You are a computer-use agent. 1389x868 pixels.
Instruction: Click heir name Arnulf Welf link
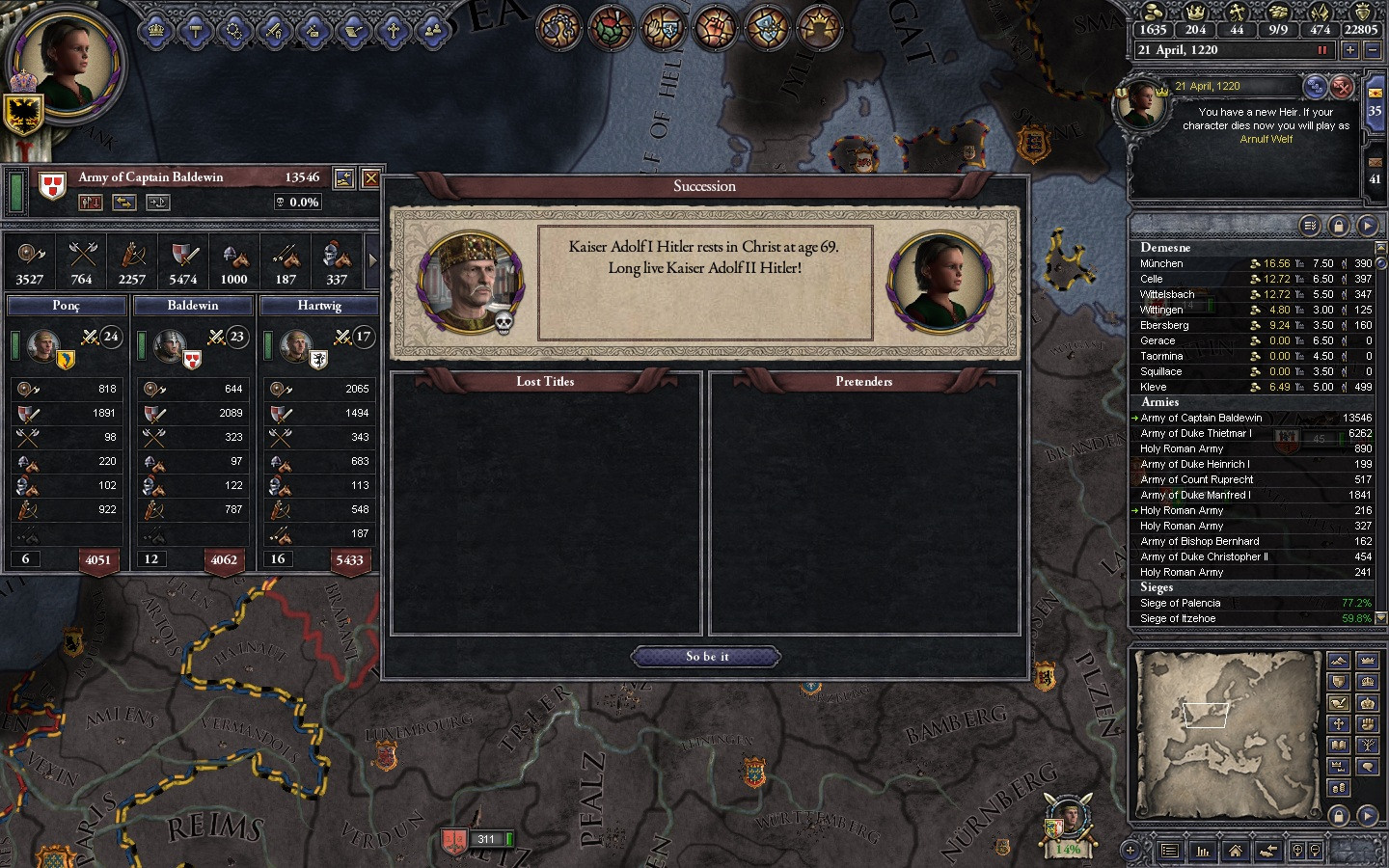[x=1266, y=139]
